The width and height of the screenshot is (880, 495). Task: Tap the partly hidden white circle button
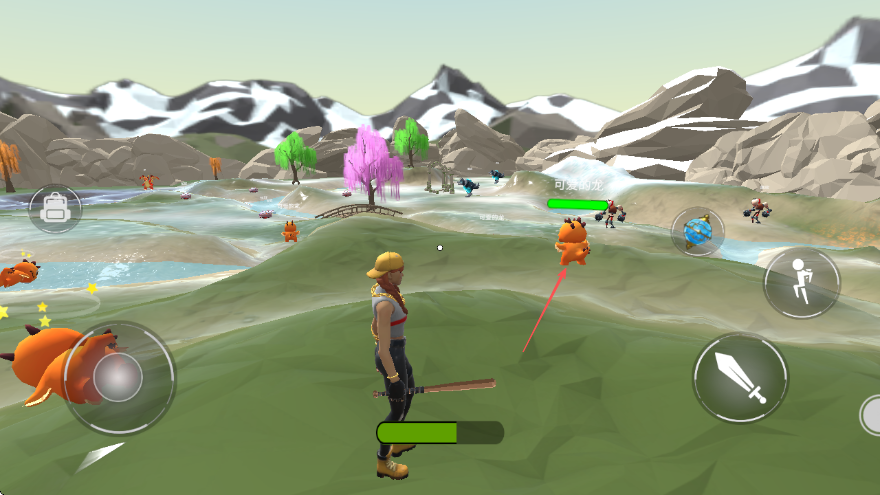(871, 415)
